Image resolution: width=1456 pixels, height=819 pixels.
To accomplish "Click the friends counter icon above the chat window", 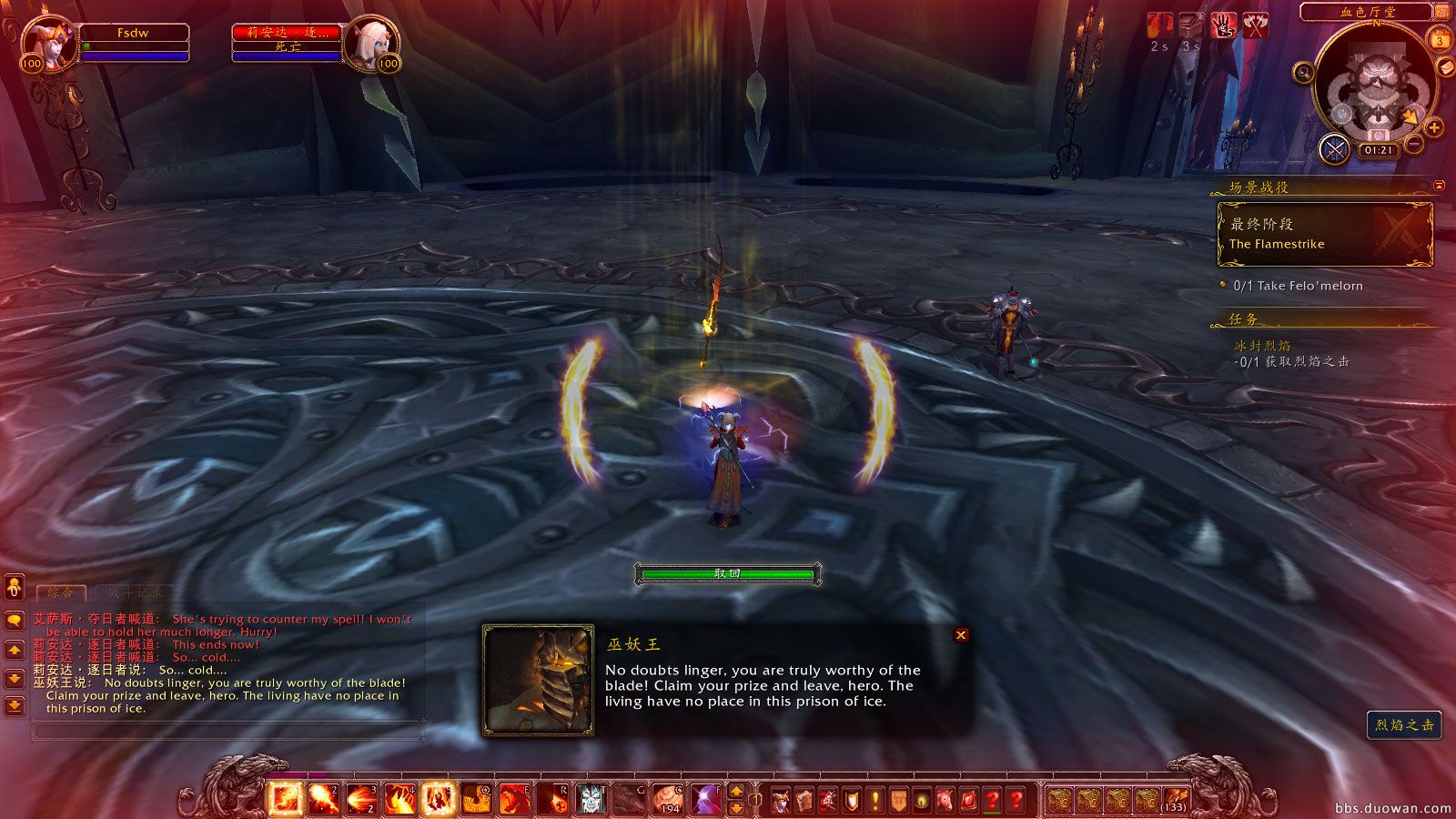I will [15, 588].
